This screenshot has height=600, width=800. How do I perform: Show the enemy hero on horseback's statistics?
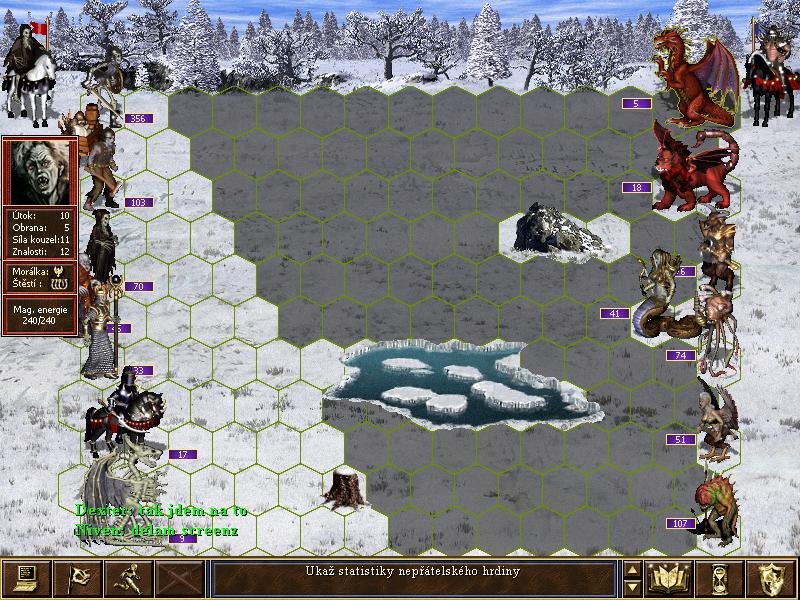[769, 70]
